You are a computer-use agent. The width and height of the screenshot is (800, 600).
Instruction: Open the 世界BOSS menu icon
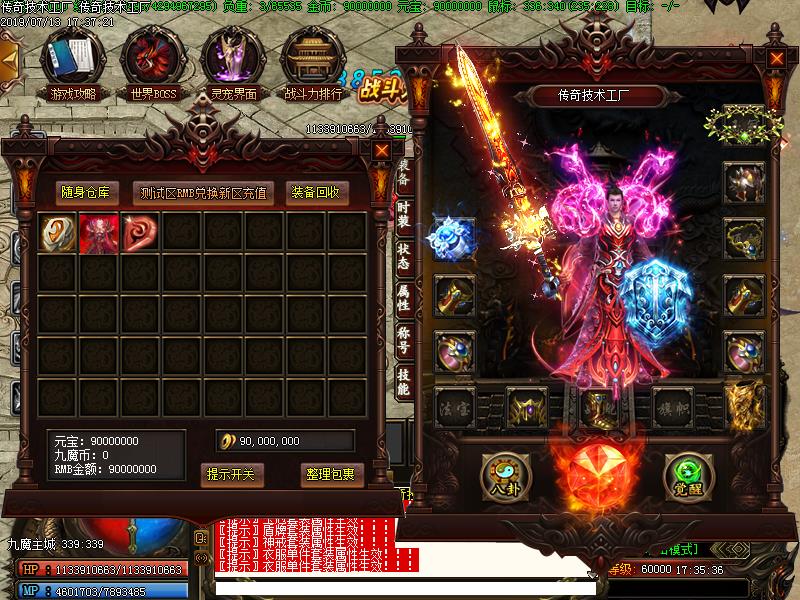tap(151, 60)
